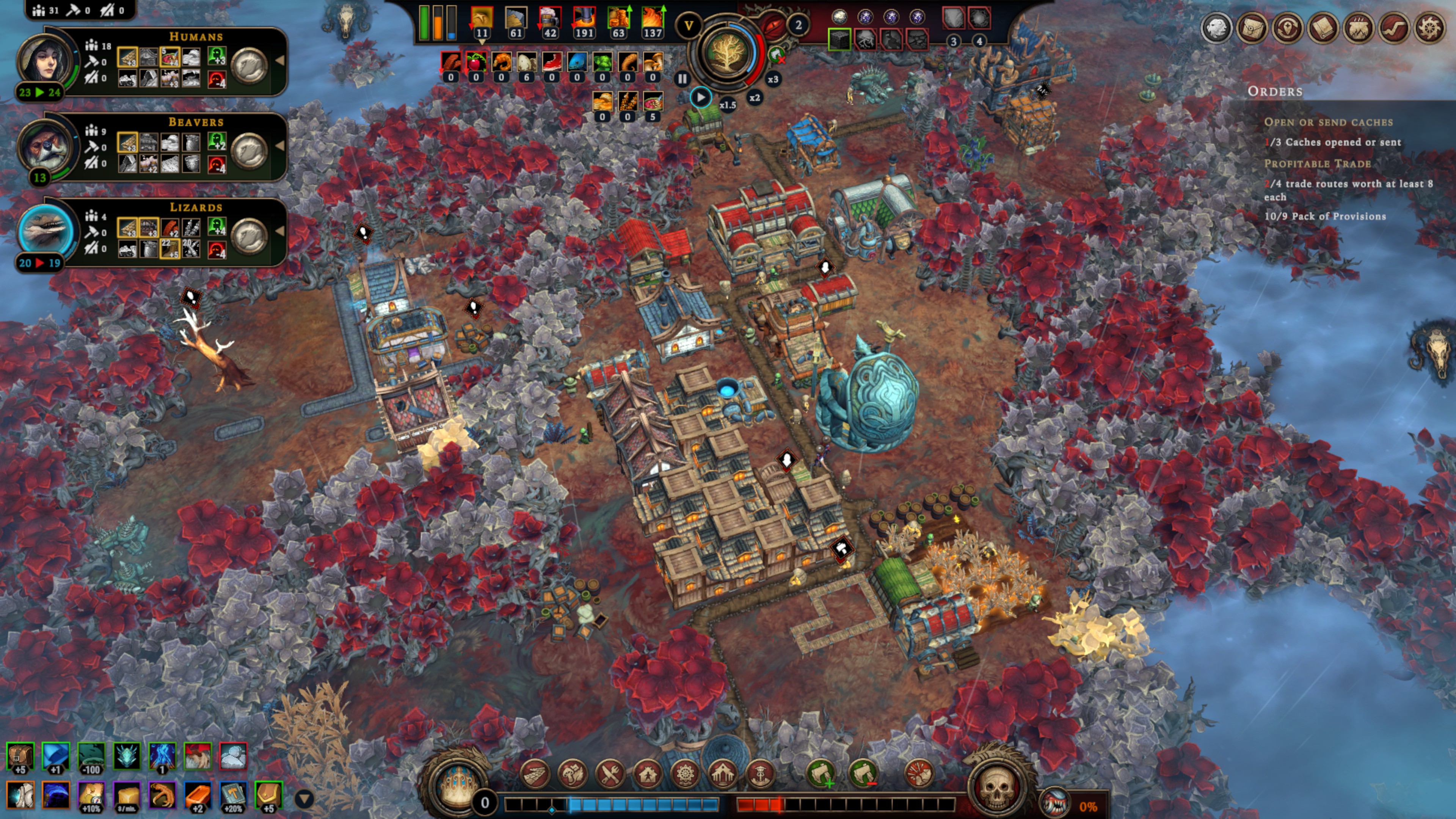Open the housing build category

[648, 773]
